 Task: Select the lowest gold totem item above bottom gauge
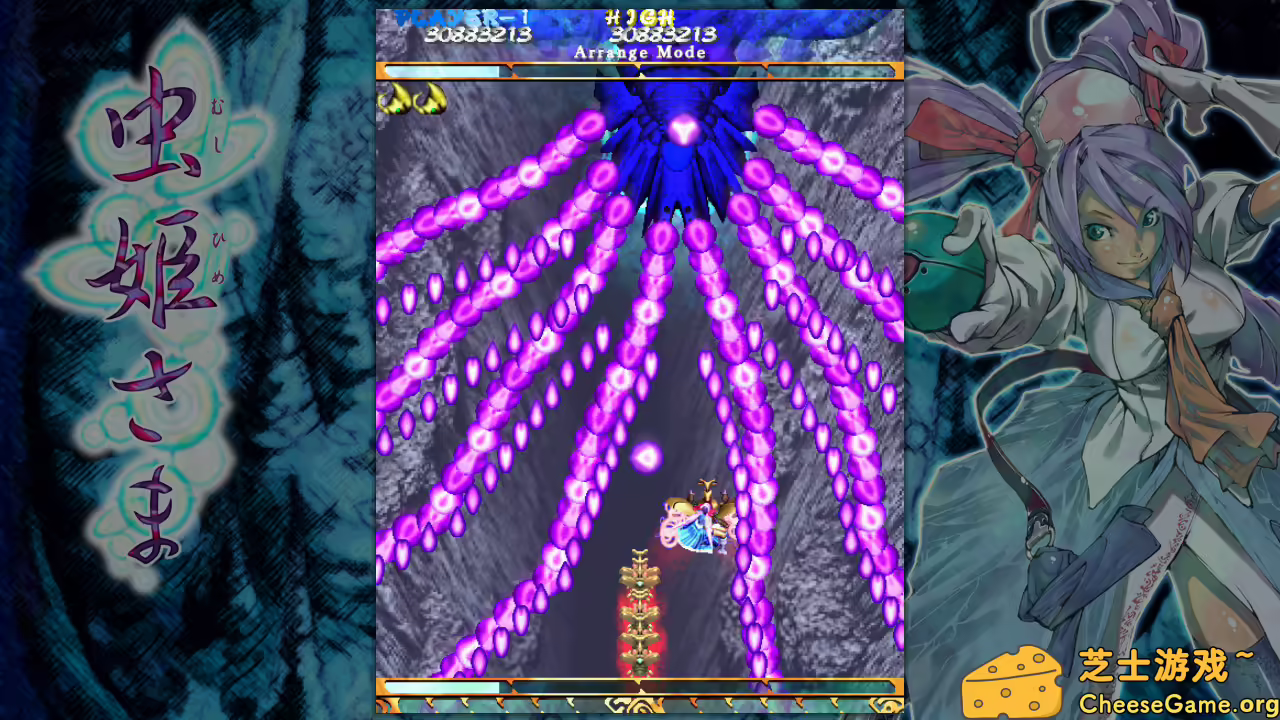pos(638,662)
